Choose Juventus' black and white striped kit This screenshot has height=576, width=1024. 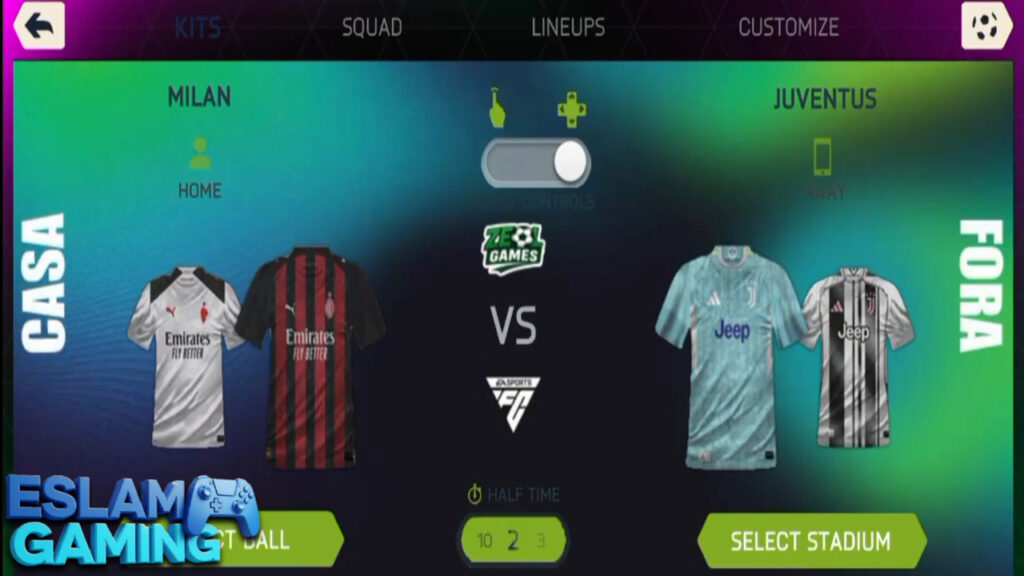pyautogui.click(x=855, y=355)
